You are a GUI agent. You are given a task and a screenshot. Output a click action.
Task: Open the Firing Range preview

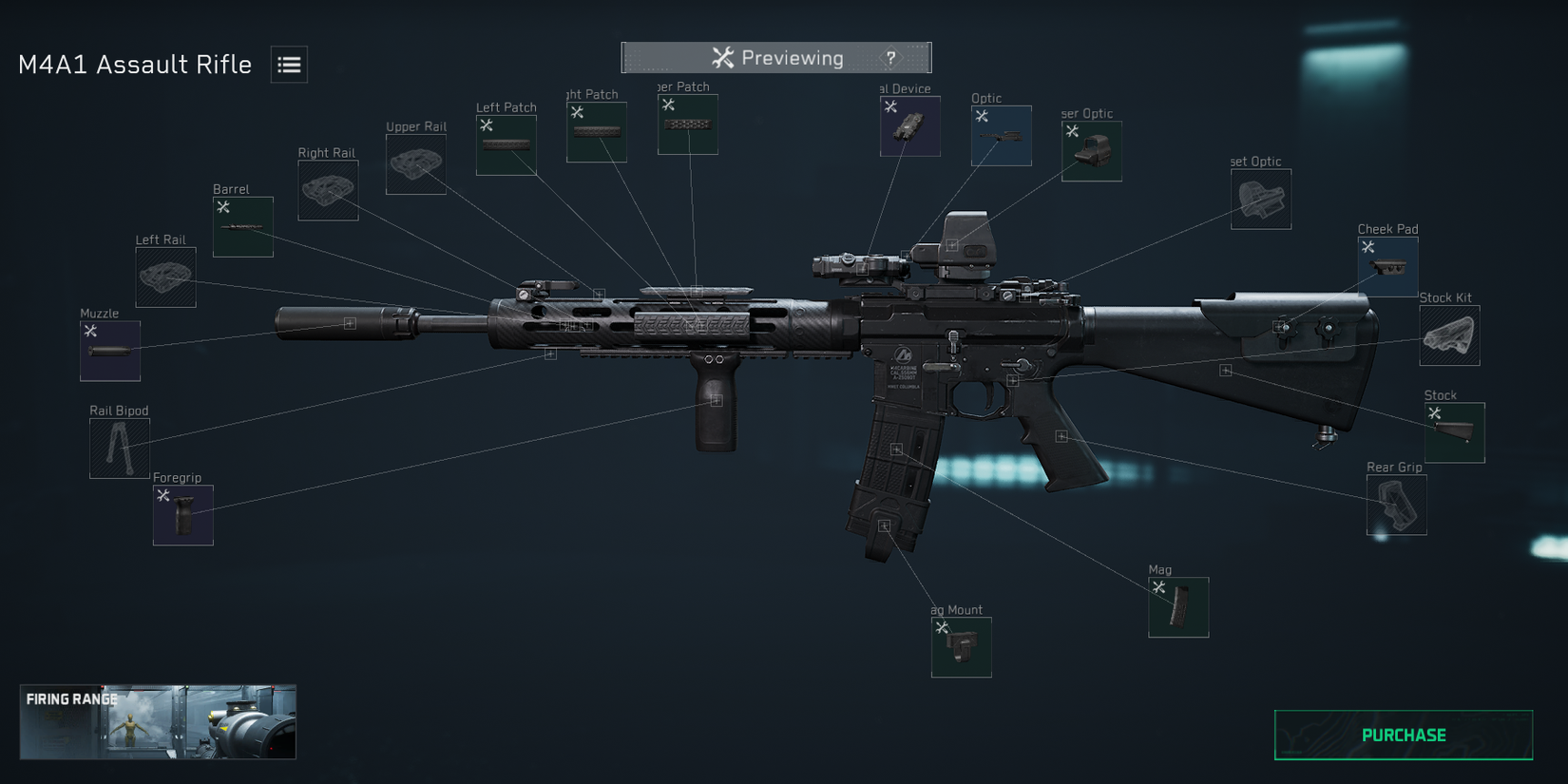pyautogui.click(x=157, y=721)
